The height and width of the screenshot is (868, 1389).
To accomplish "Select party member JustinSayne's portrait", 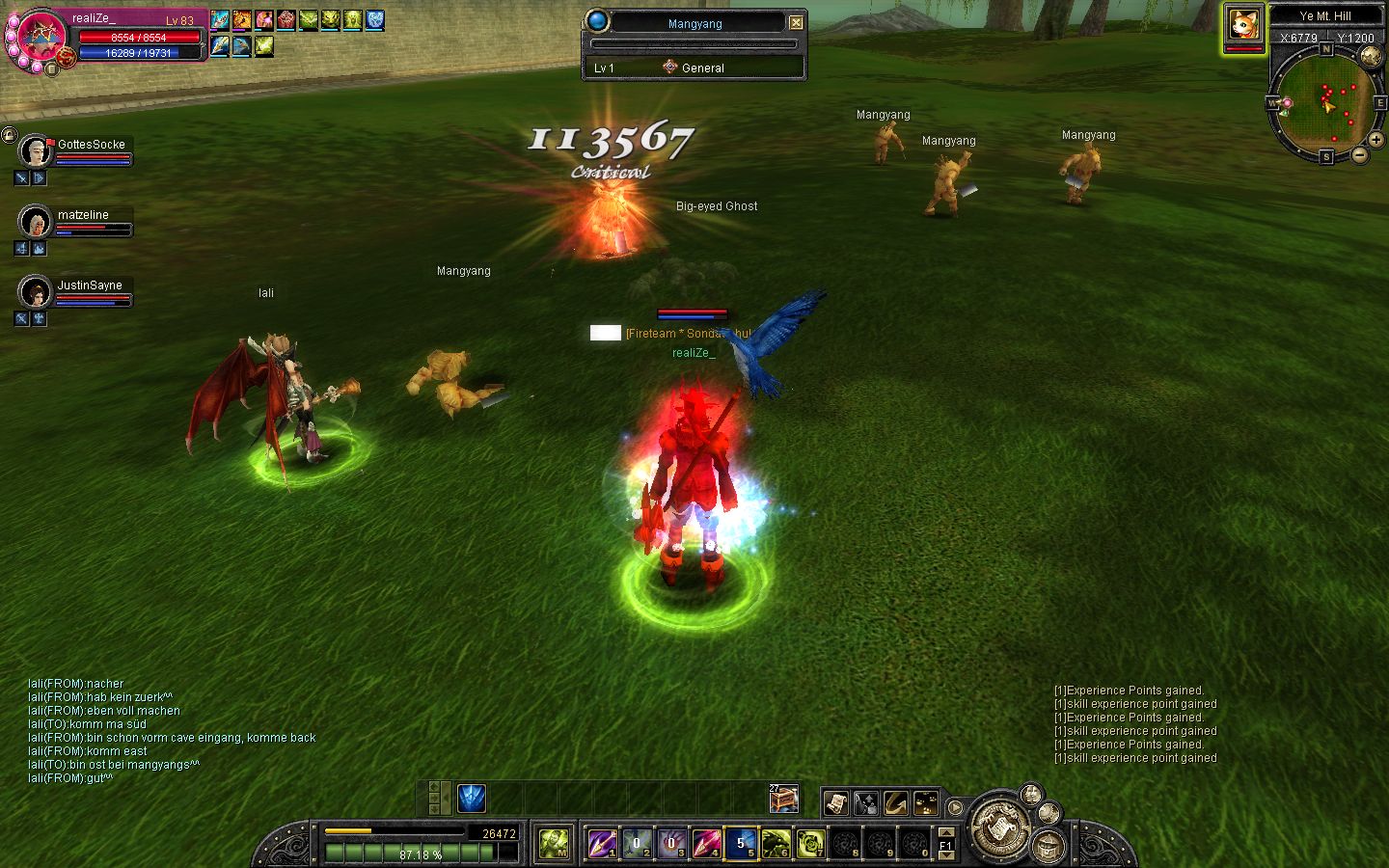I will (36, 292).
